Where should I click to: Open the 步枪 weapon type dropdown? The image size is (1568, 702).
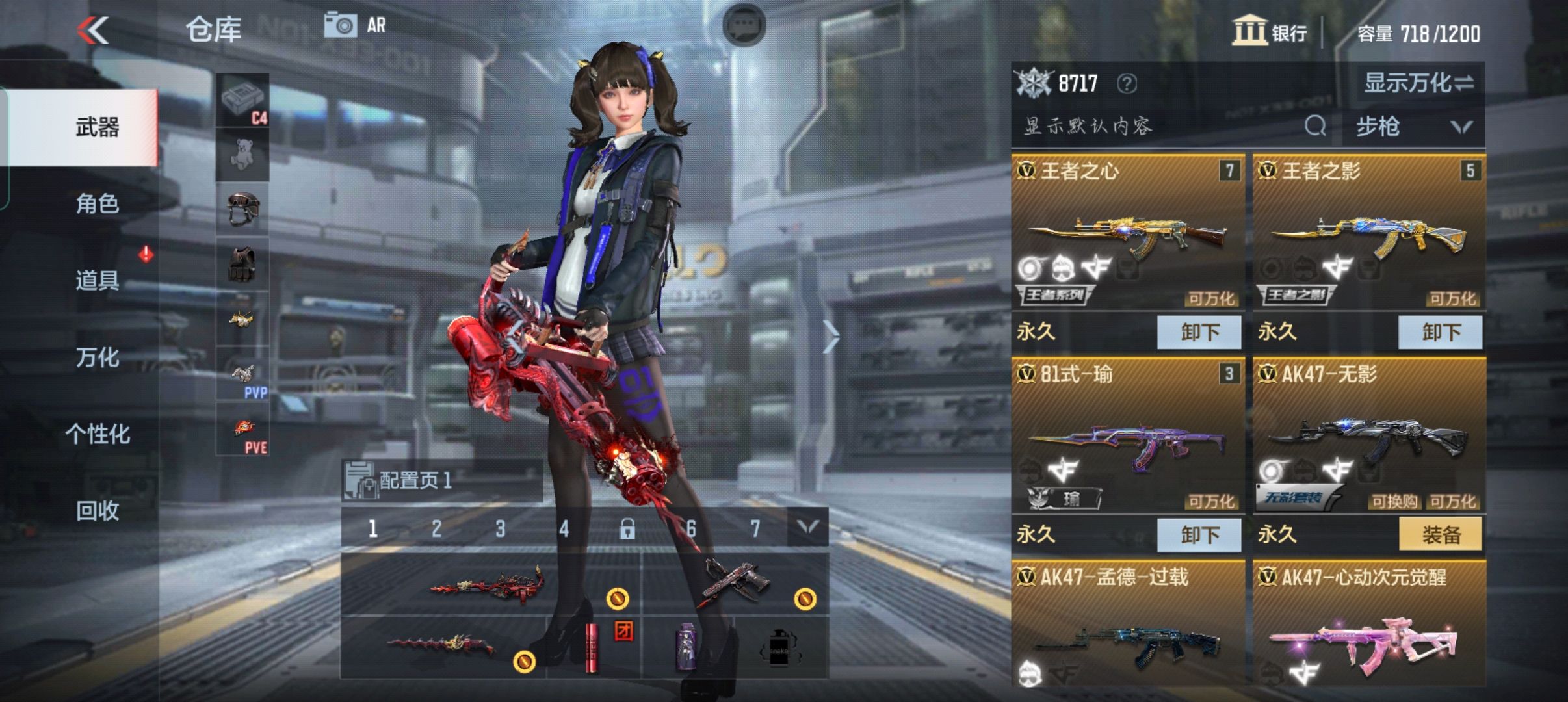1413,126
